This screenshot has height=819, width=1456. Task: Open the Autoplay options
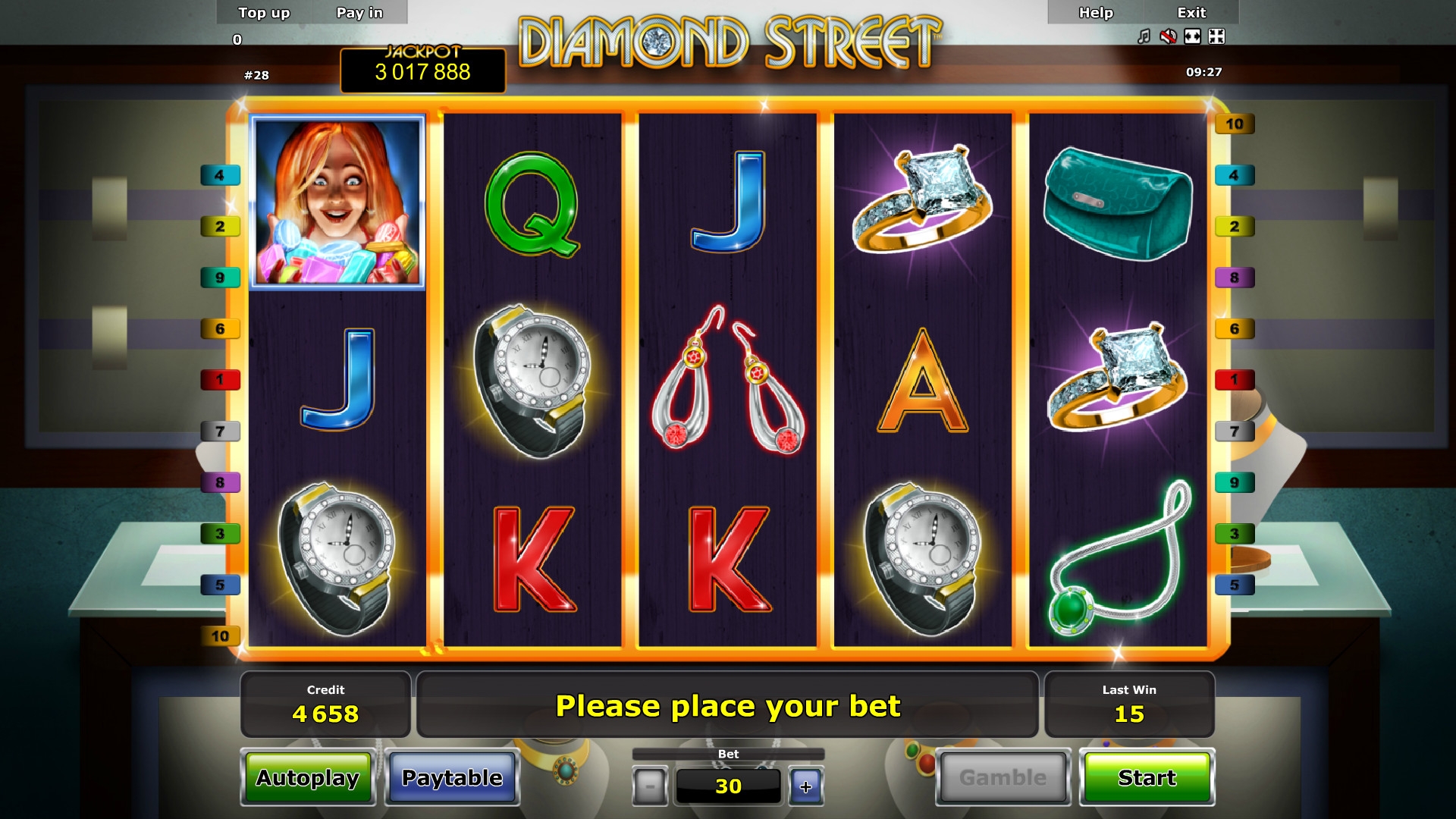pyautogui.click(x=307, y=777)
